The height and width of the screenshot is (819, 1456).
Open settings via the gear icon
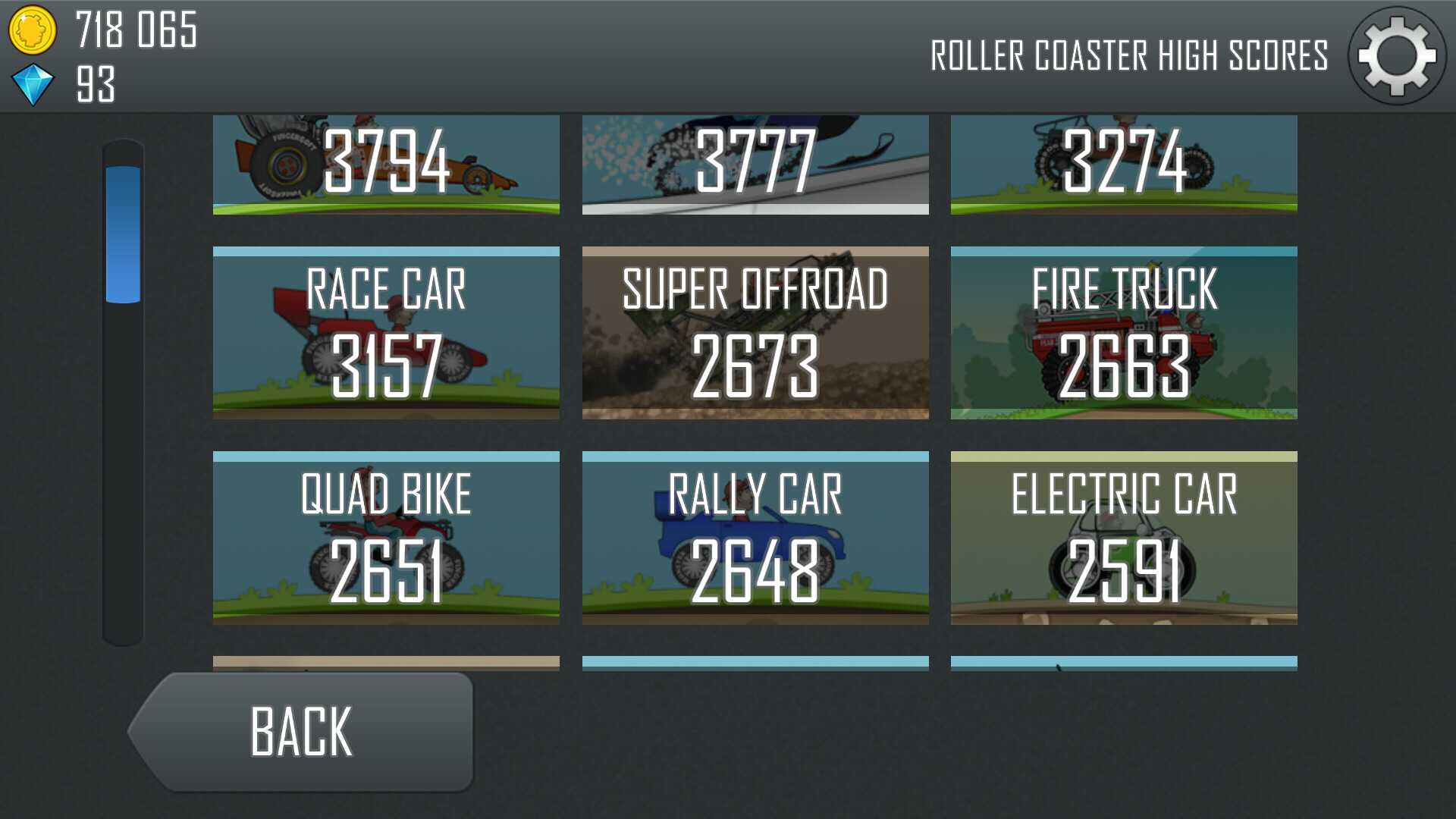(x=1397, y=56)
